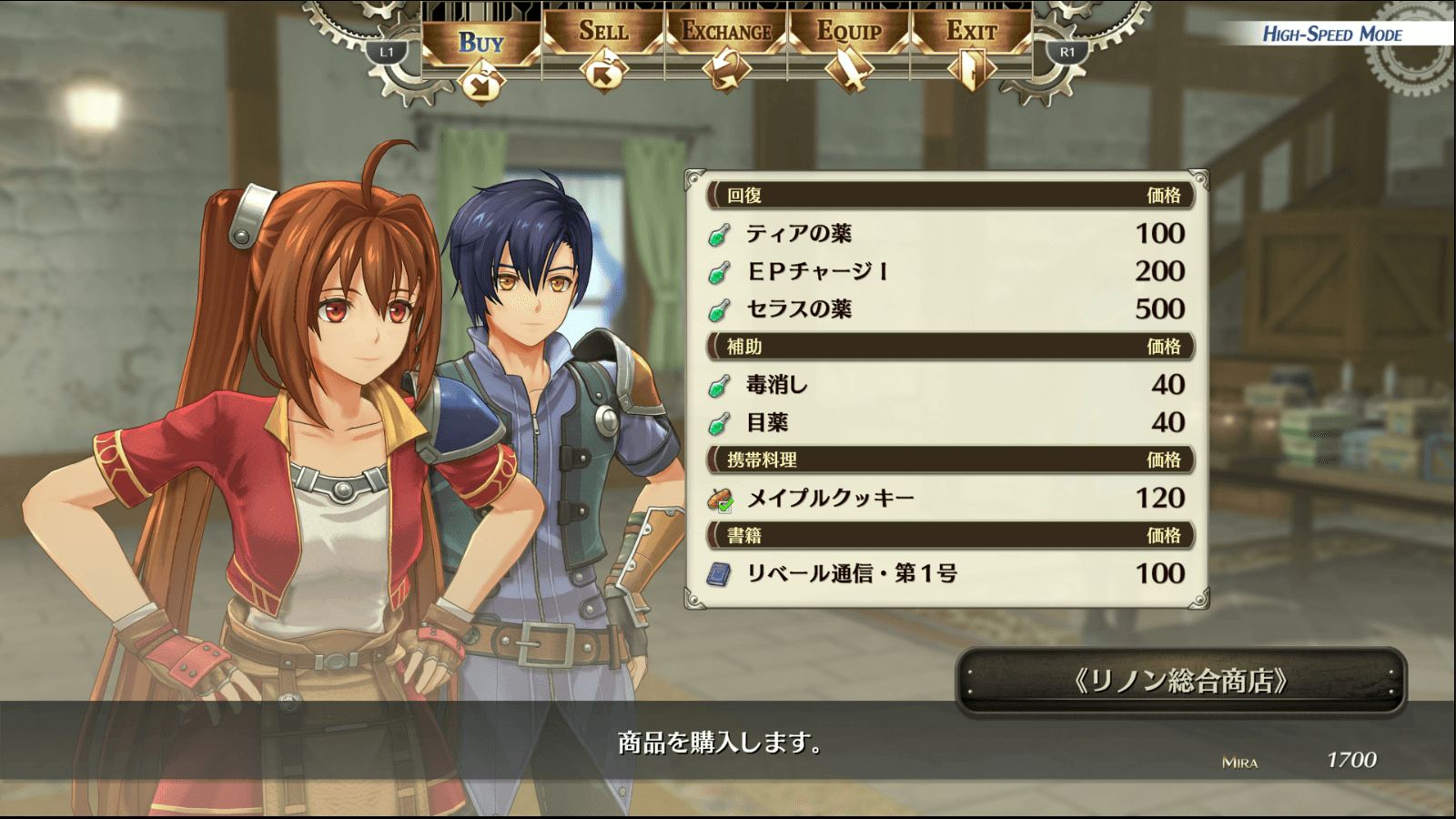The width and height of the screenshot is (1456, 819).
Task: Select ティアの薬 priced at 100
Action: 946,234
